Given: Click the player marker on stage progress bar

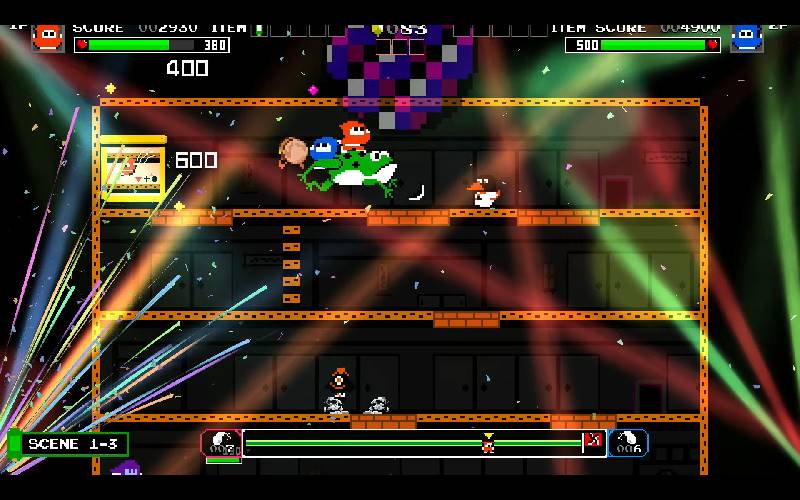Looking at the screenshot, I should [488, 442].
